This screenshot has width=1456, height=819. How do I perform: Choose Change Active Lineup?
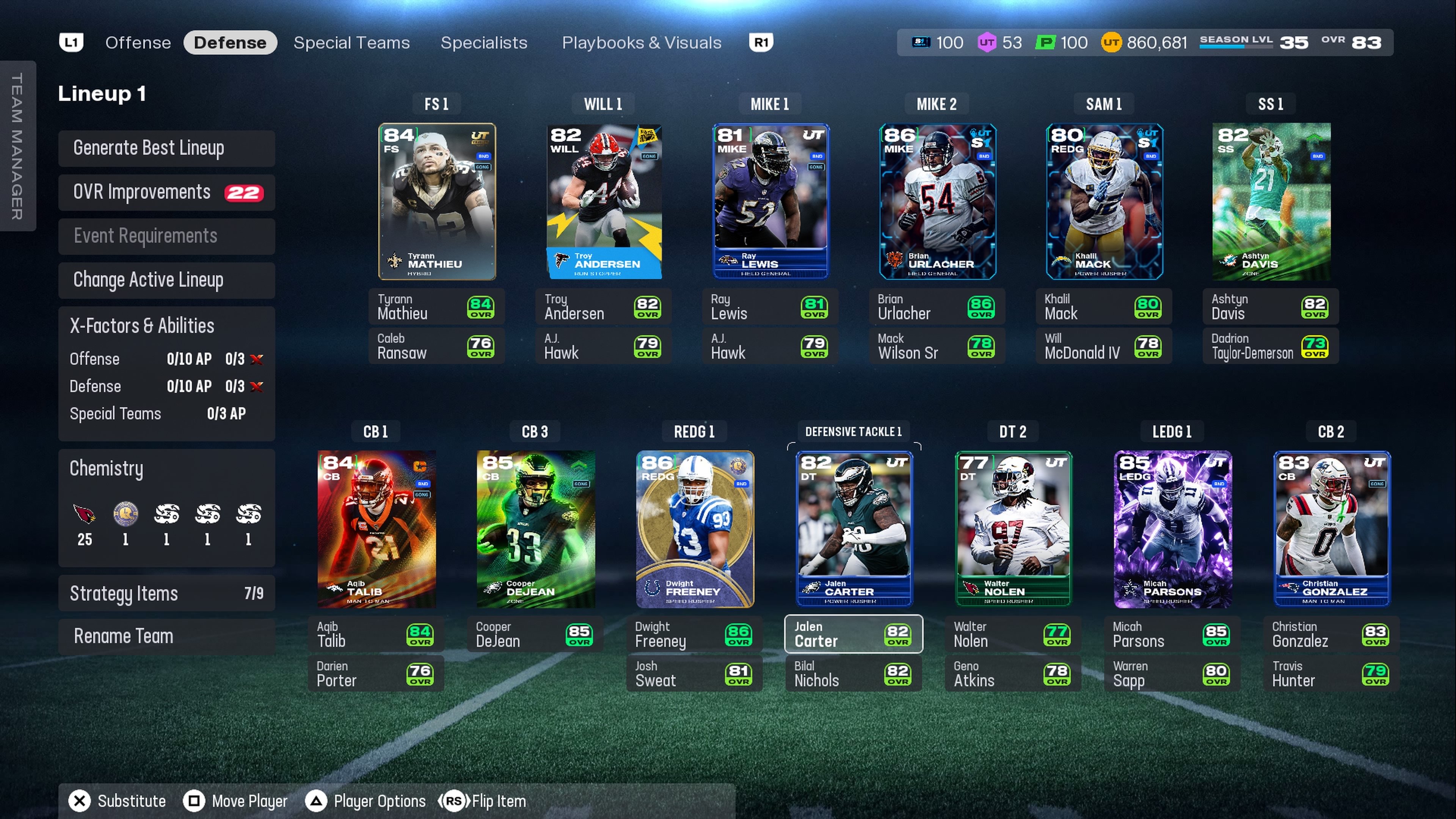(x=166, y=280)
